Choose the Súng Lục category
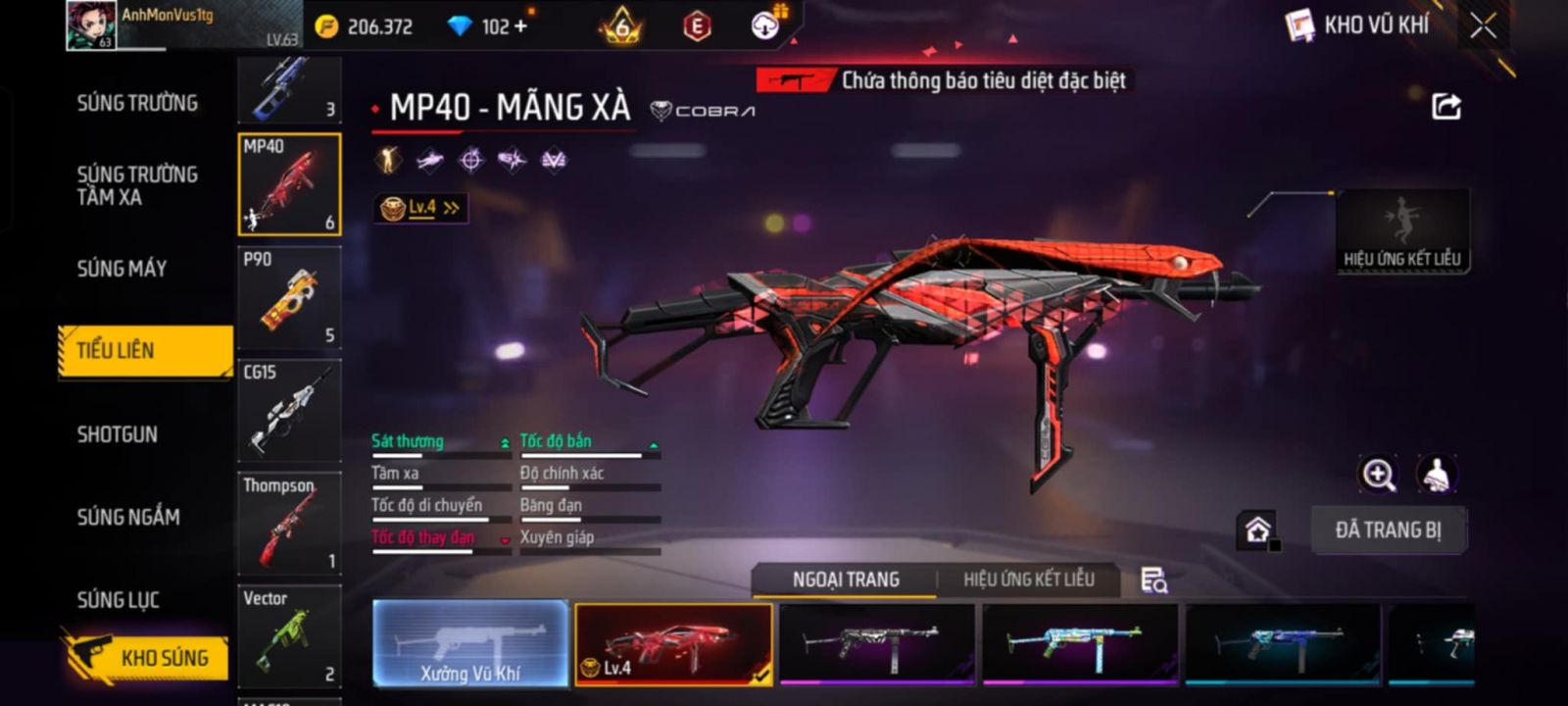Viewport: 1568px width, 706px height. (x=118, y=600)
